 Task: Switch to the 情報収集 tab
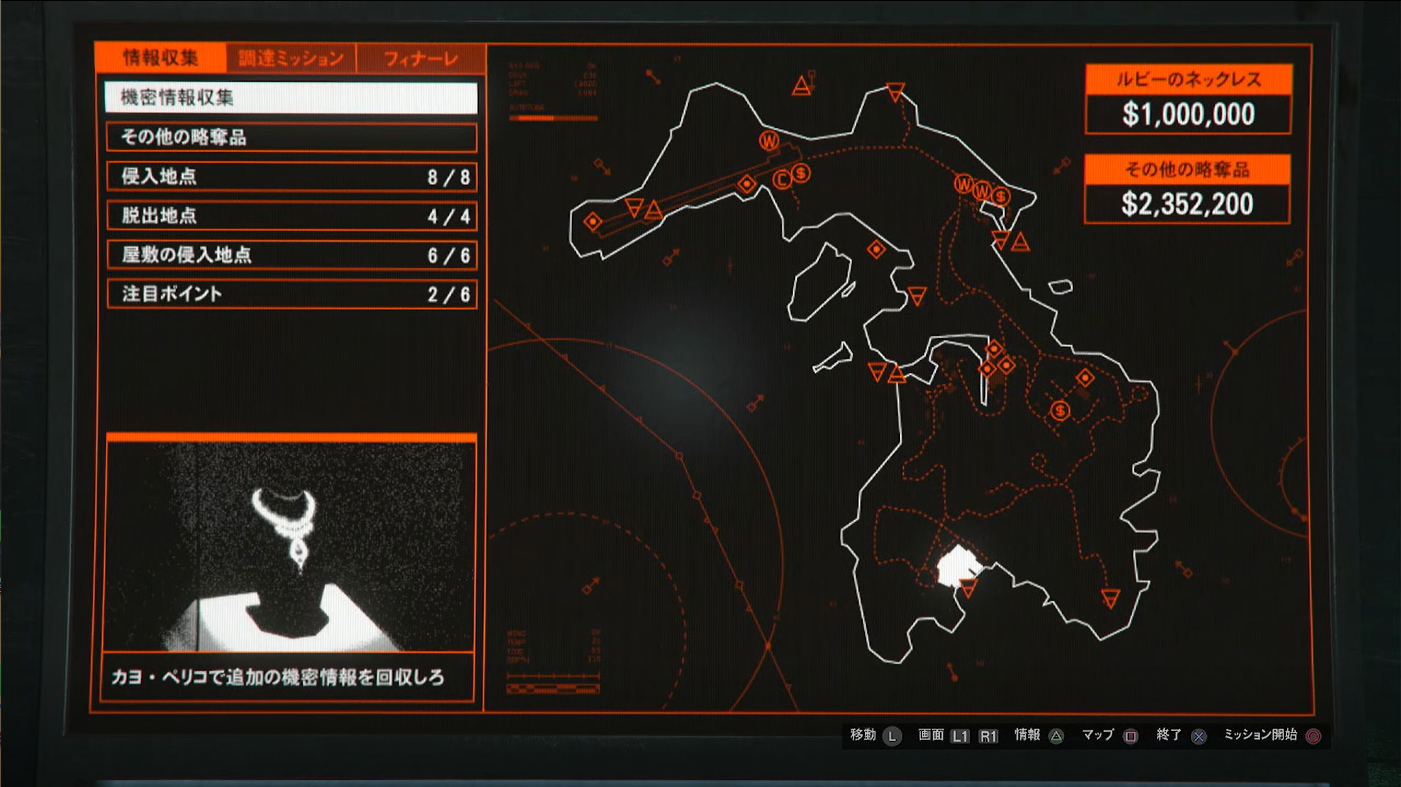coord(161,58)
